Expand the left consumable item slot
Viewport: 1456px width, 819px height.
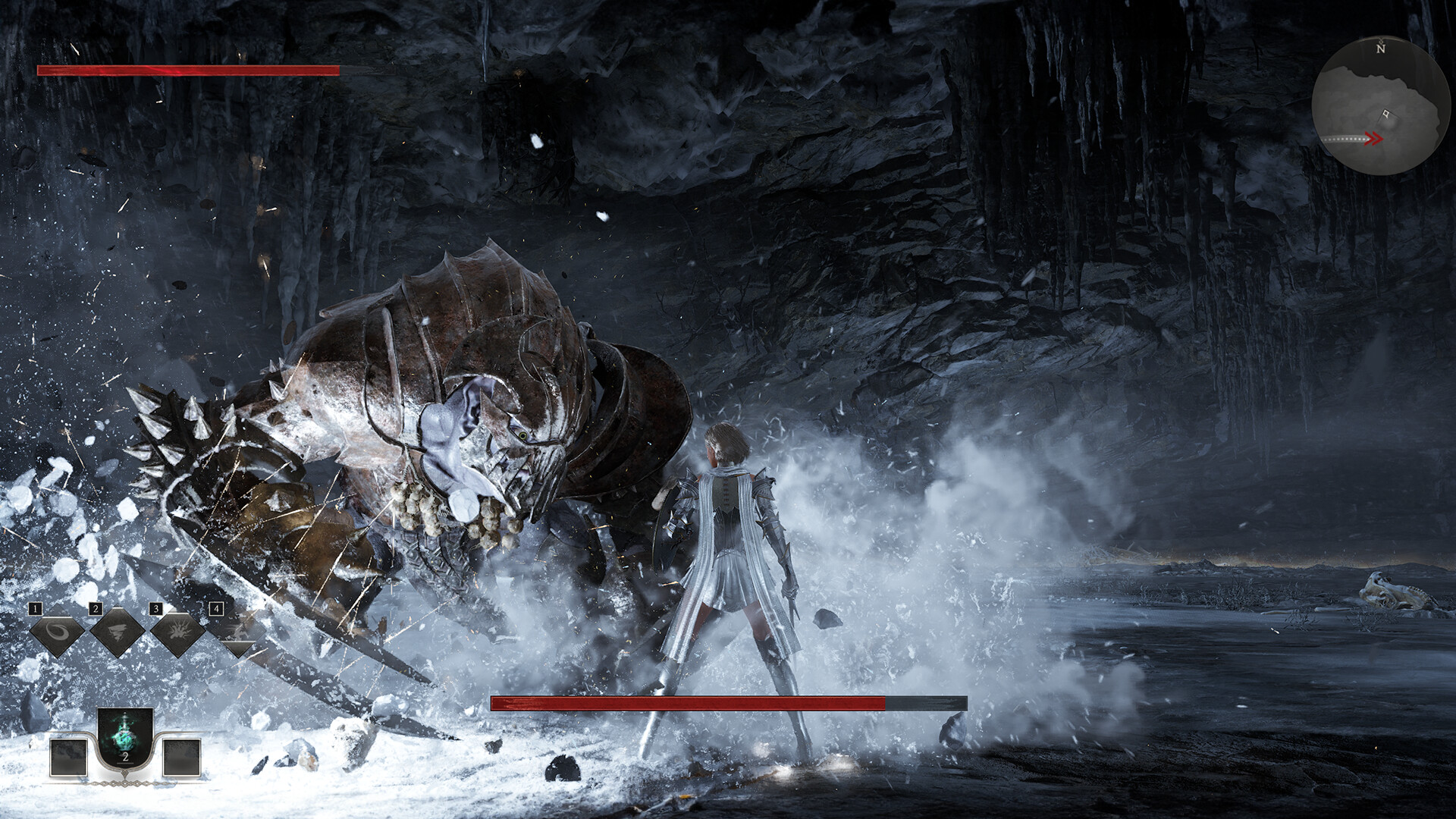click(68, 758)
